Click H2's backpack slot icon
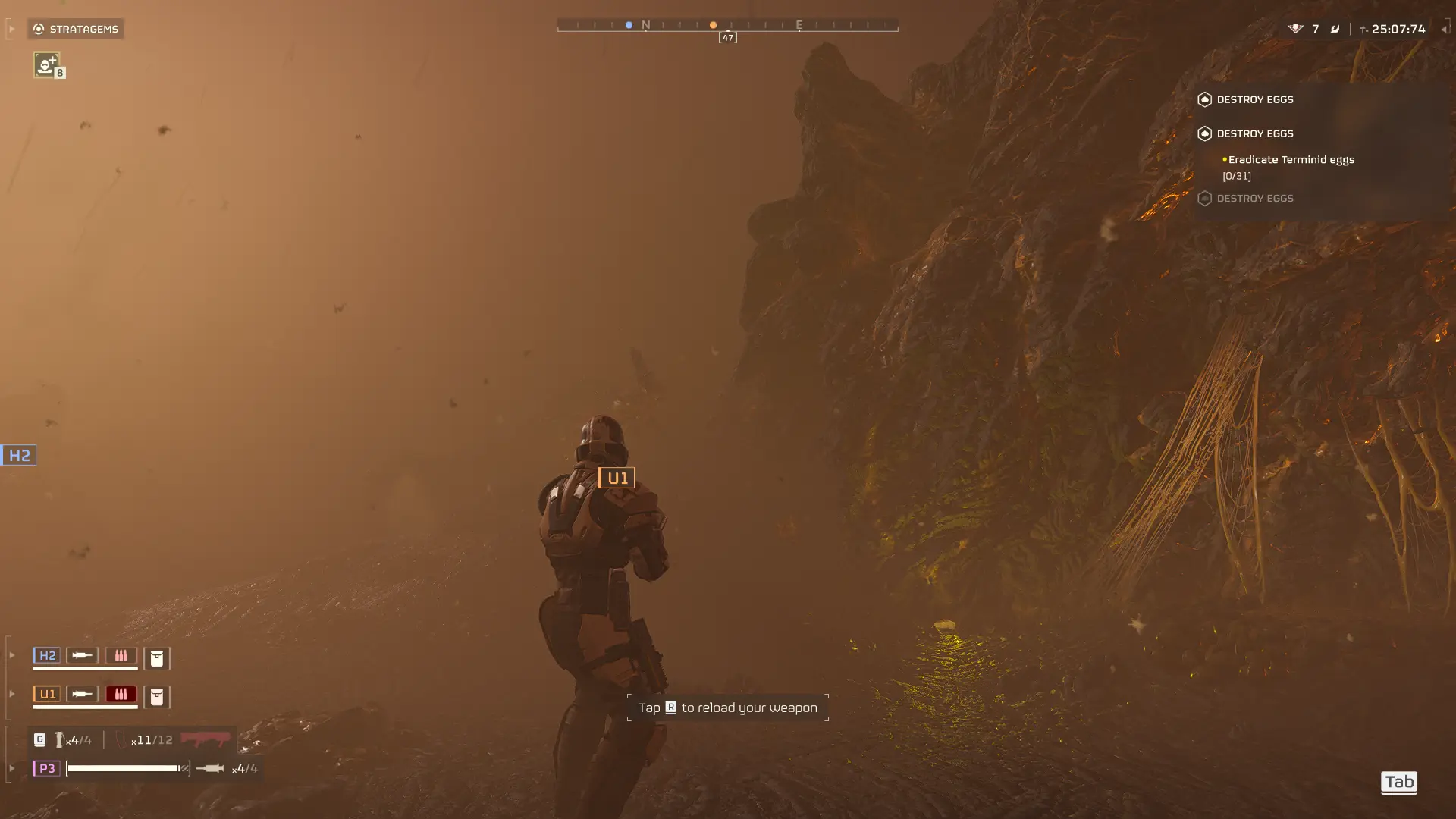 coord(157,657)
